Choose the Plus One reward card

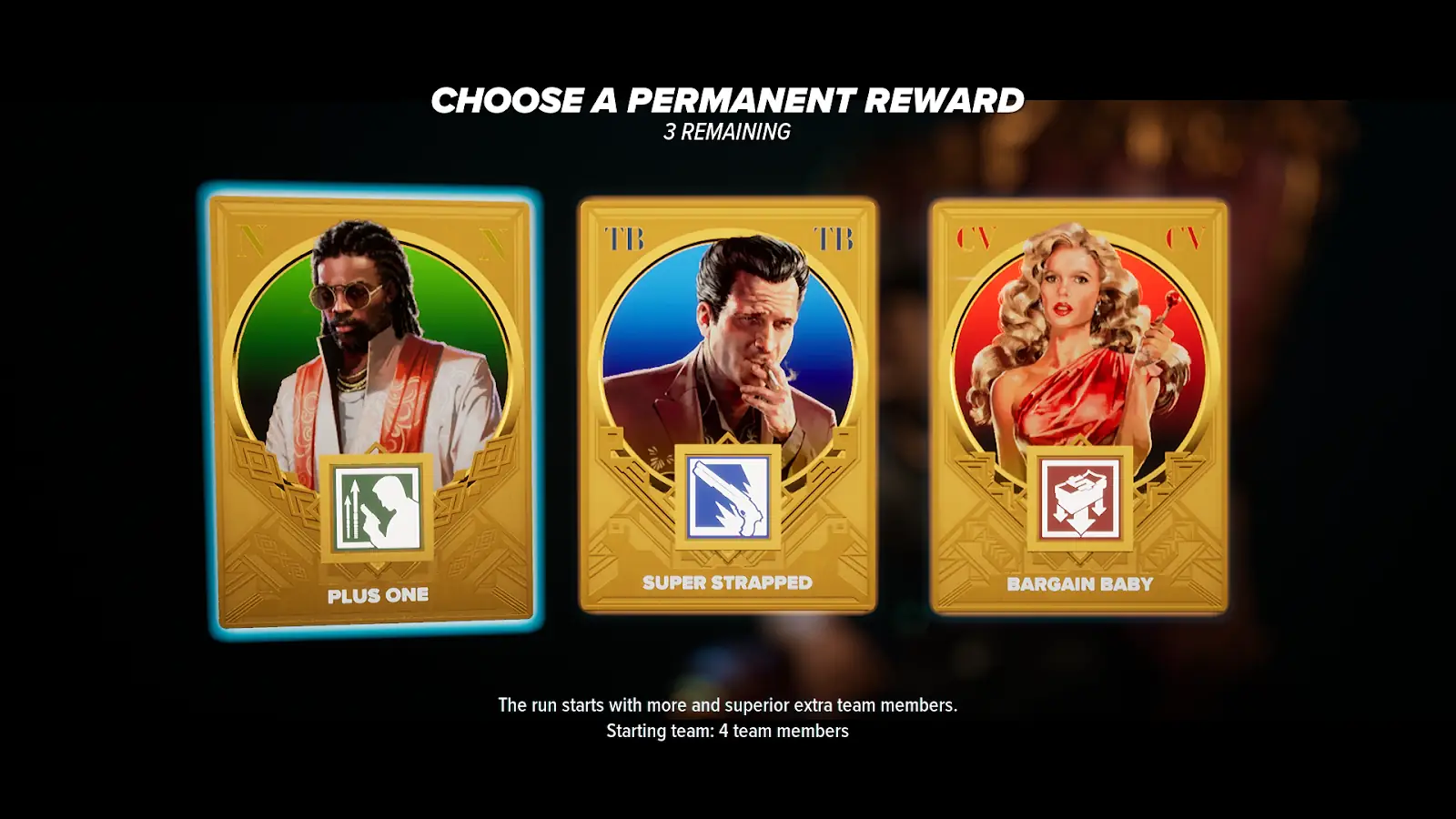pos(371,409)
